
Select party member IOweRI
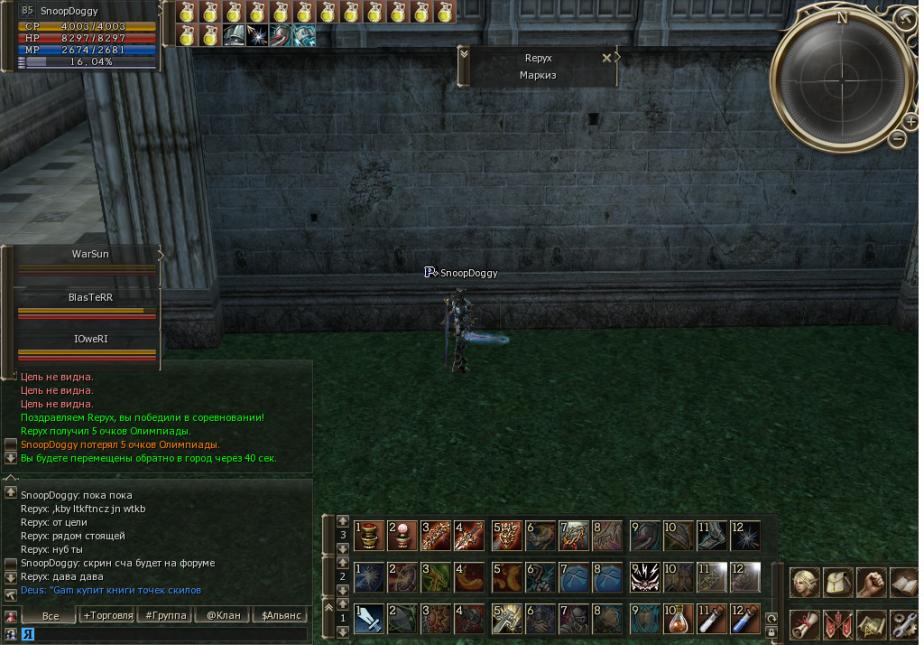coord(89,340)
